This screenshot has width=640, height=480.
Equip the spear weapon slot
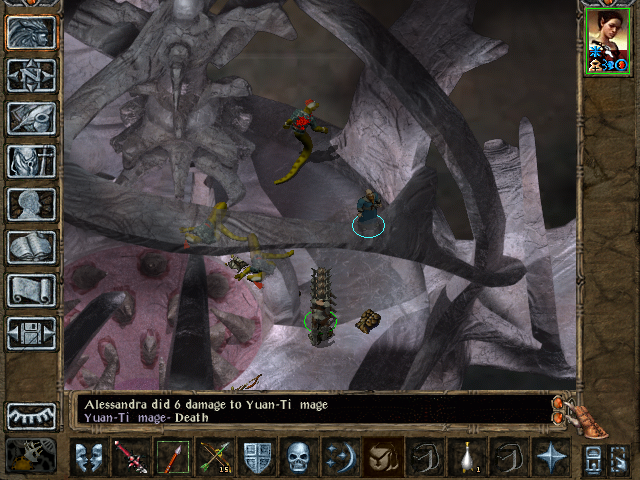[x=173, y=457]
